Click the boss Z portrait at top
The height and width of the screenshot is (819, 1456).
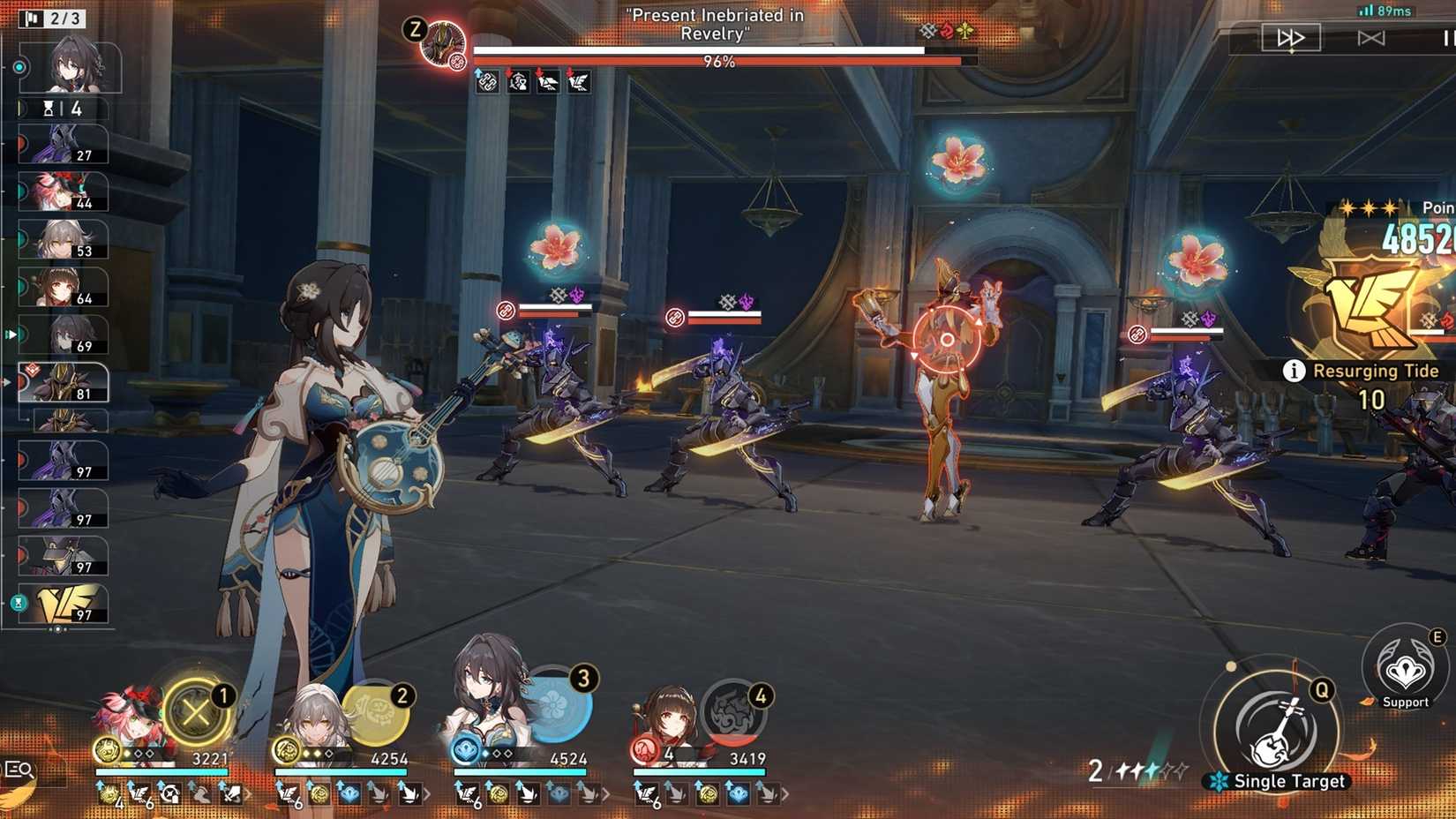coord(446,41)
